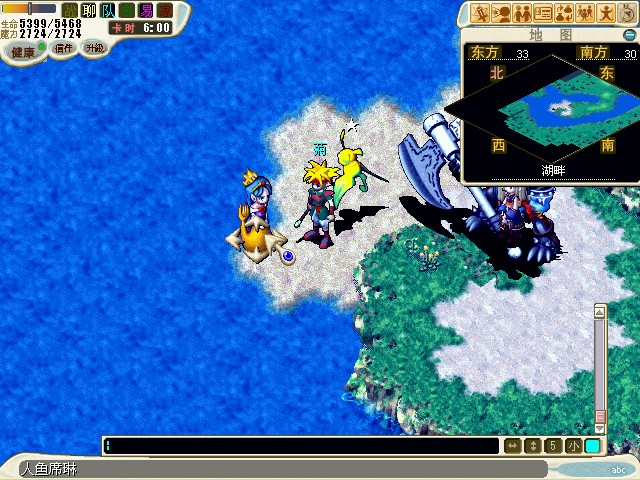The image size is (640, 480).
Task: Select the cyan chat color swatch
Action: [593, 446]
